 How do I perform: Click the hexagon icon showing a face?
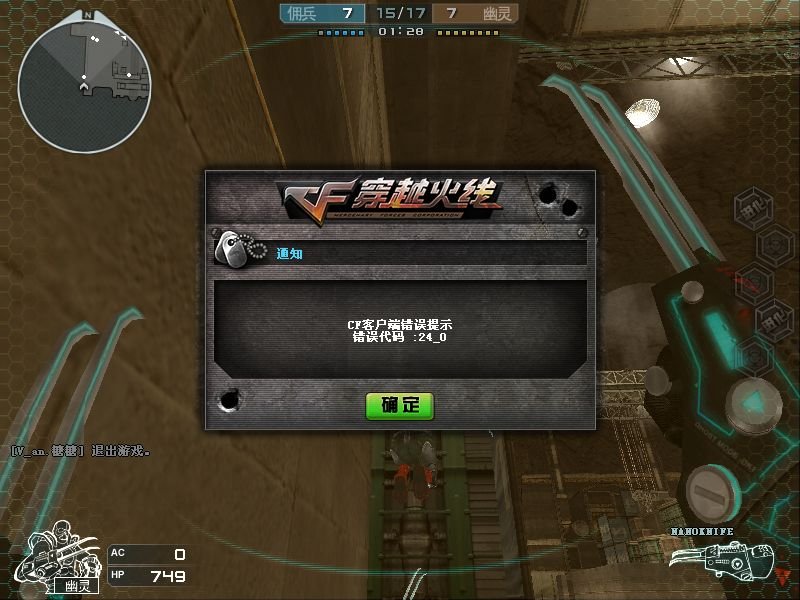point(776,242)
